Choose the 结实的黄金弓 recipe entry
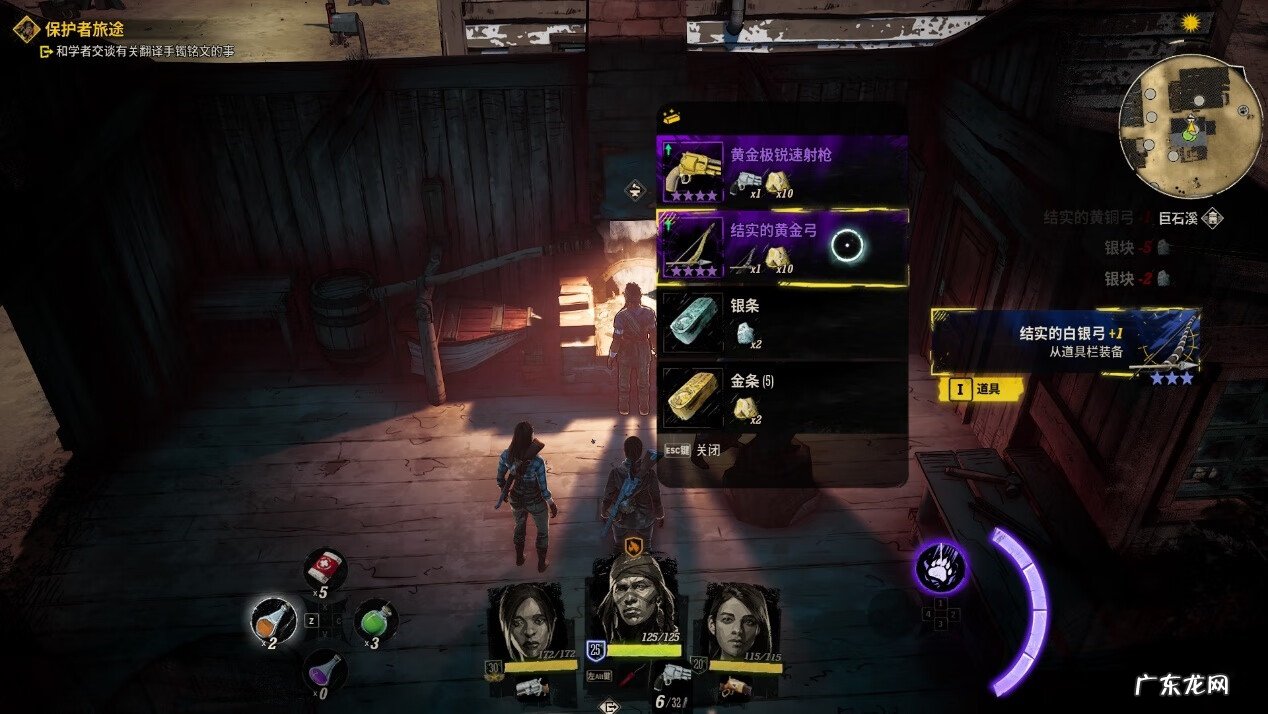 coord(782,247)
